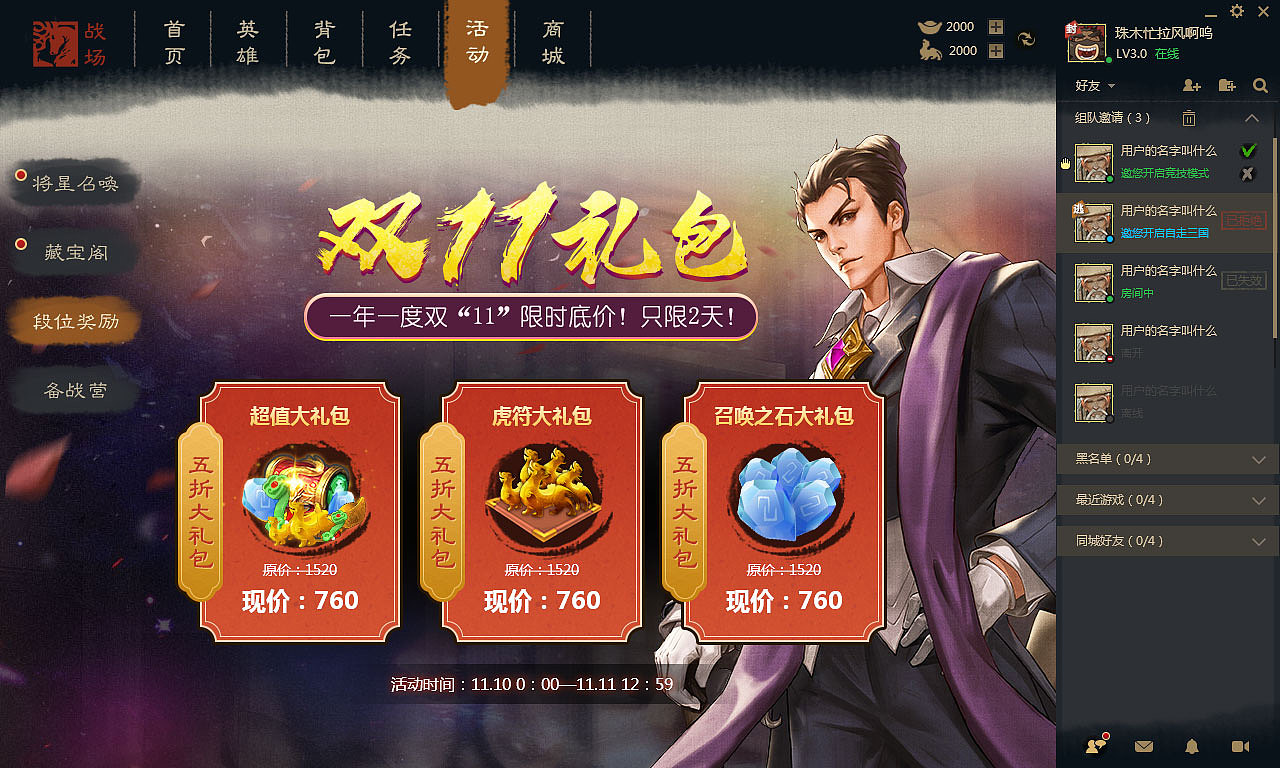The width and height of the screenshot is (1280, 768).
Task: Open the settings gear icon
Action: 1237,11
